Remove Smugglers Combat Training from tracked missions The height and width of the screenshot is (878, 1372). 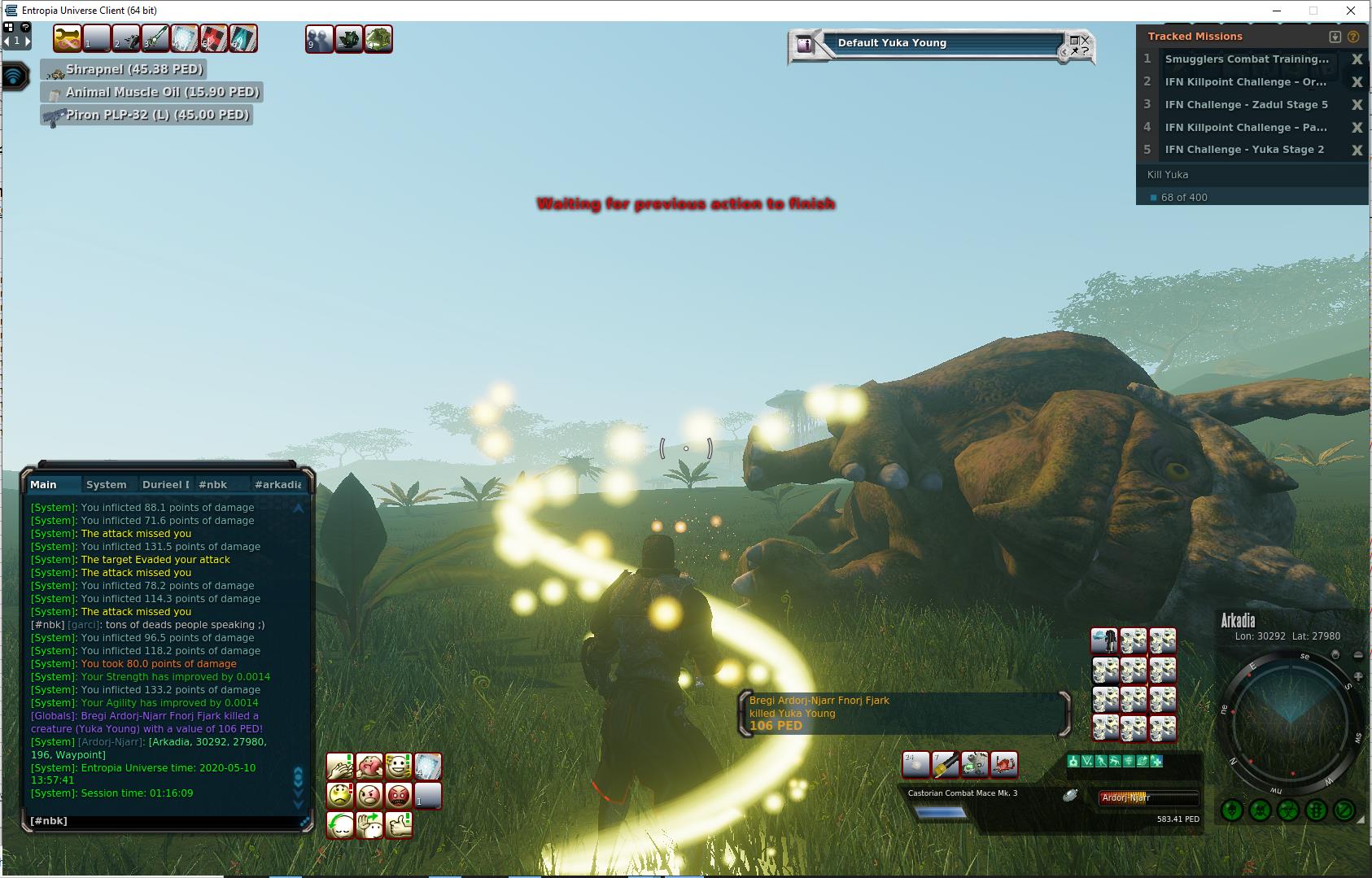pyautogui.click(x=1357, y=59)
